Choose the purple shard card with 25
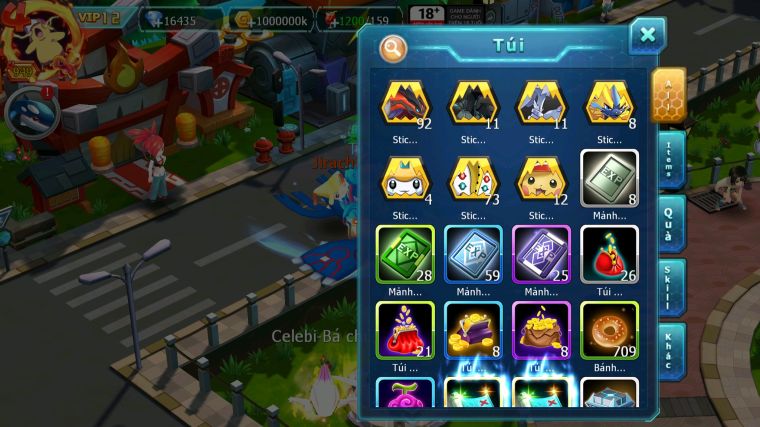 click(541, 254)
